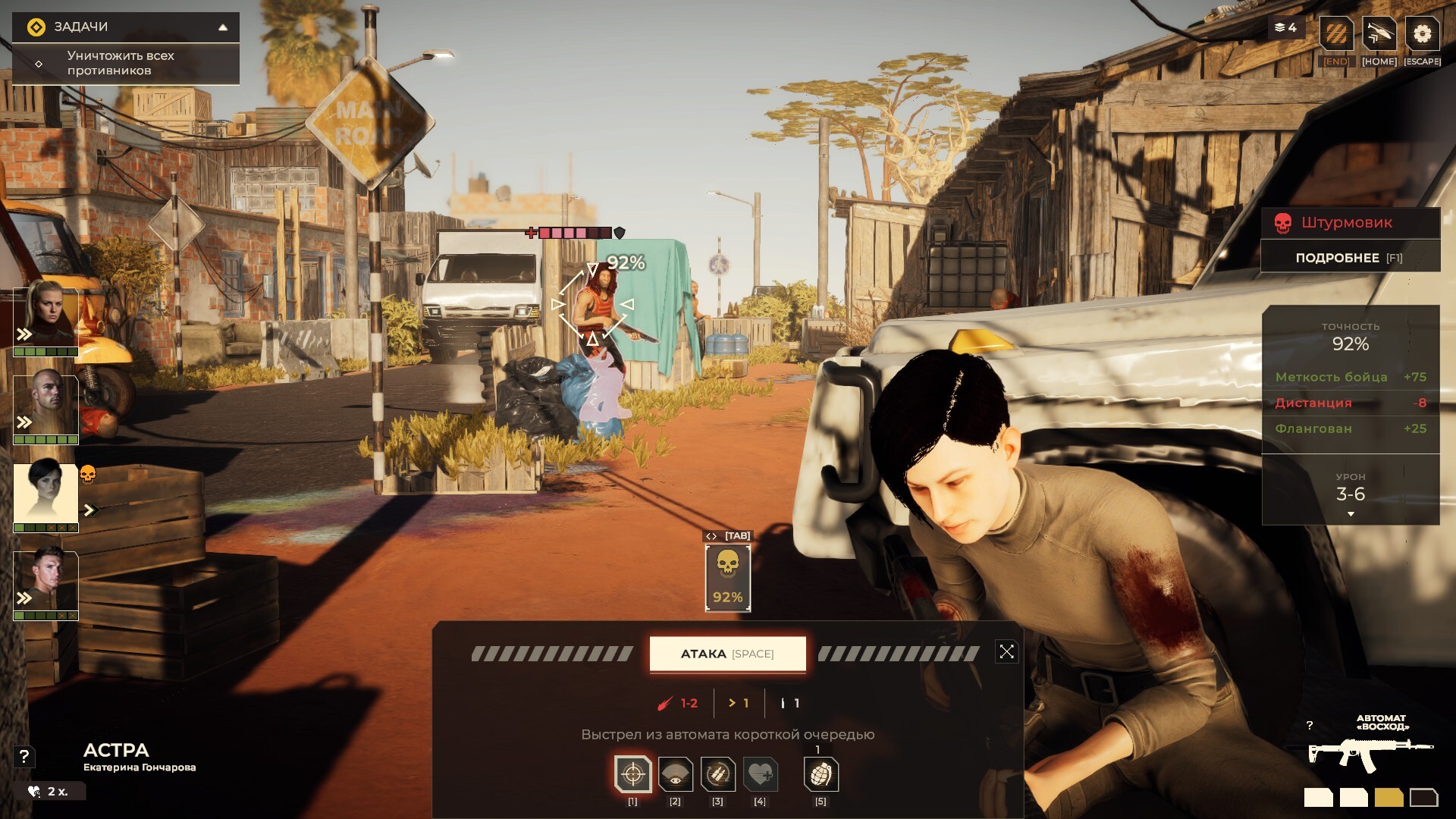
Task: Open the question mark help button
Action: (24, 756)
